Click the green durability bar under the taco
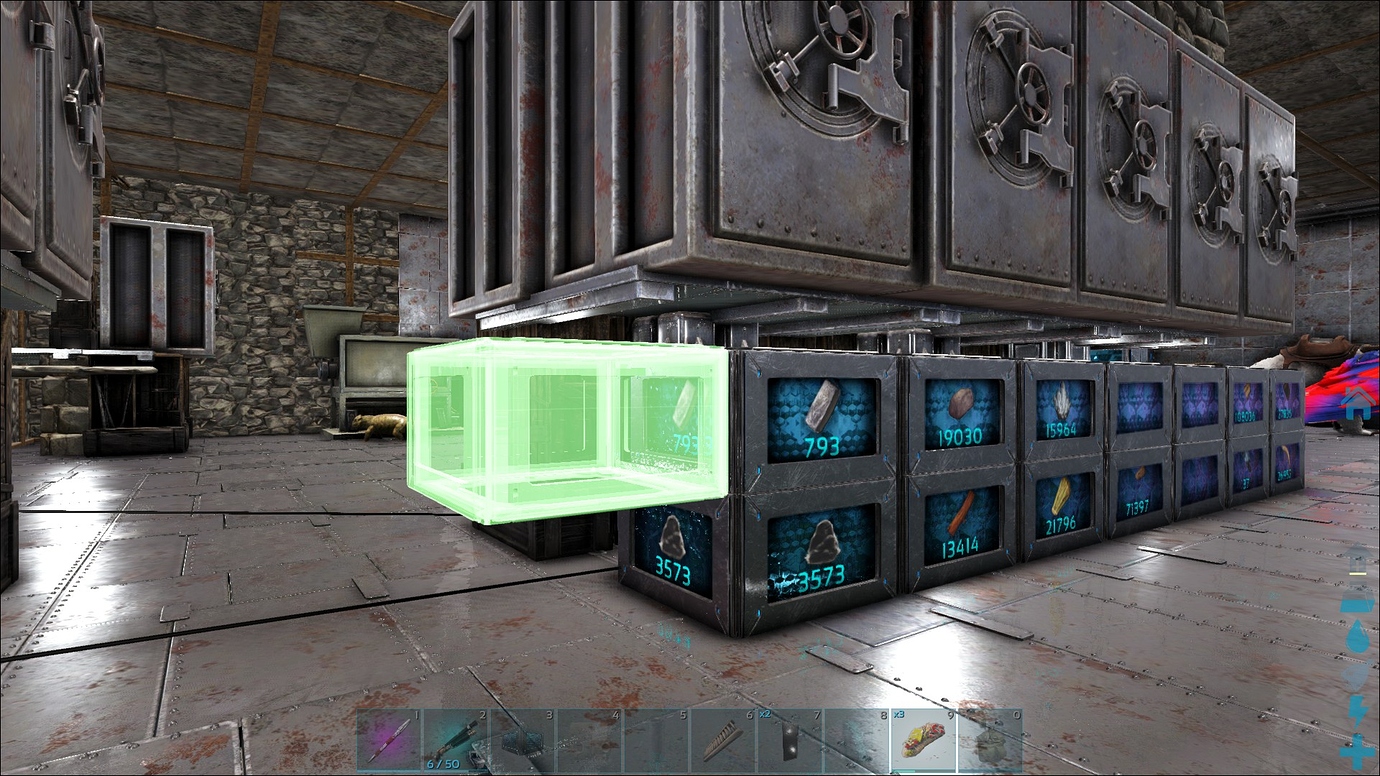Image resolution: width=1380 pixels, height=776 pixels. point(903,771)
